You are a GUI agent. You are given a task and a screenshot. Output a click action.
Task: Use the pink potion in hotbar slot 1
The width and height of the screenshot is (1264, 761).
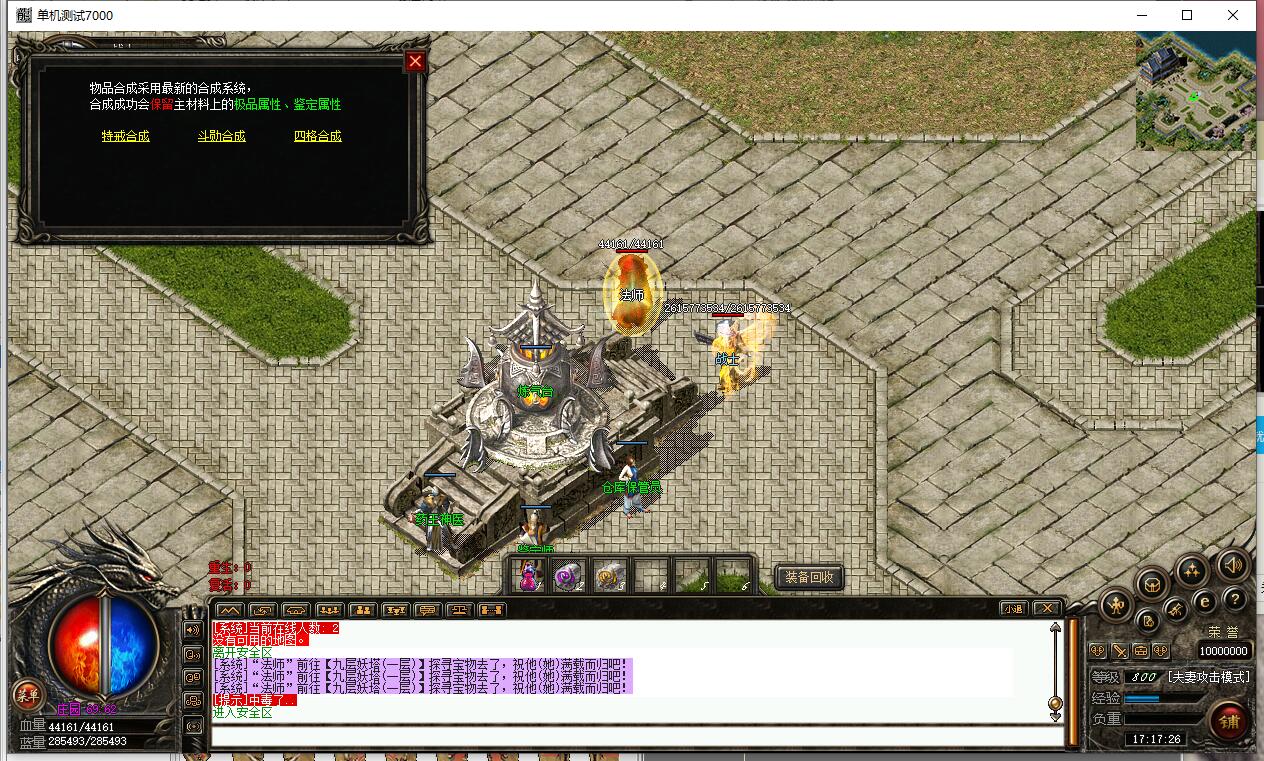[528, 576]
